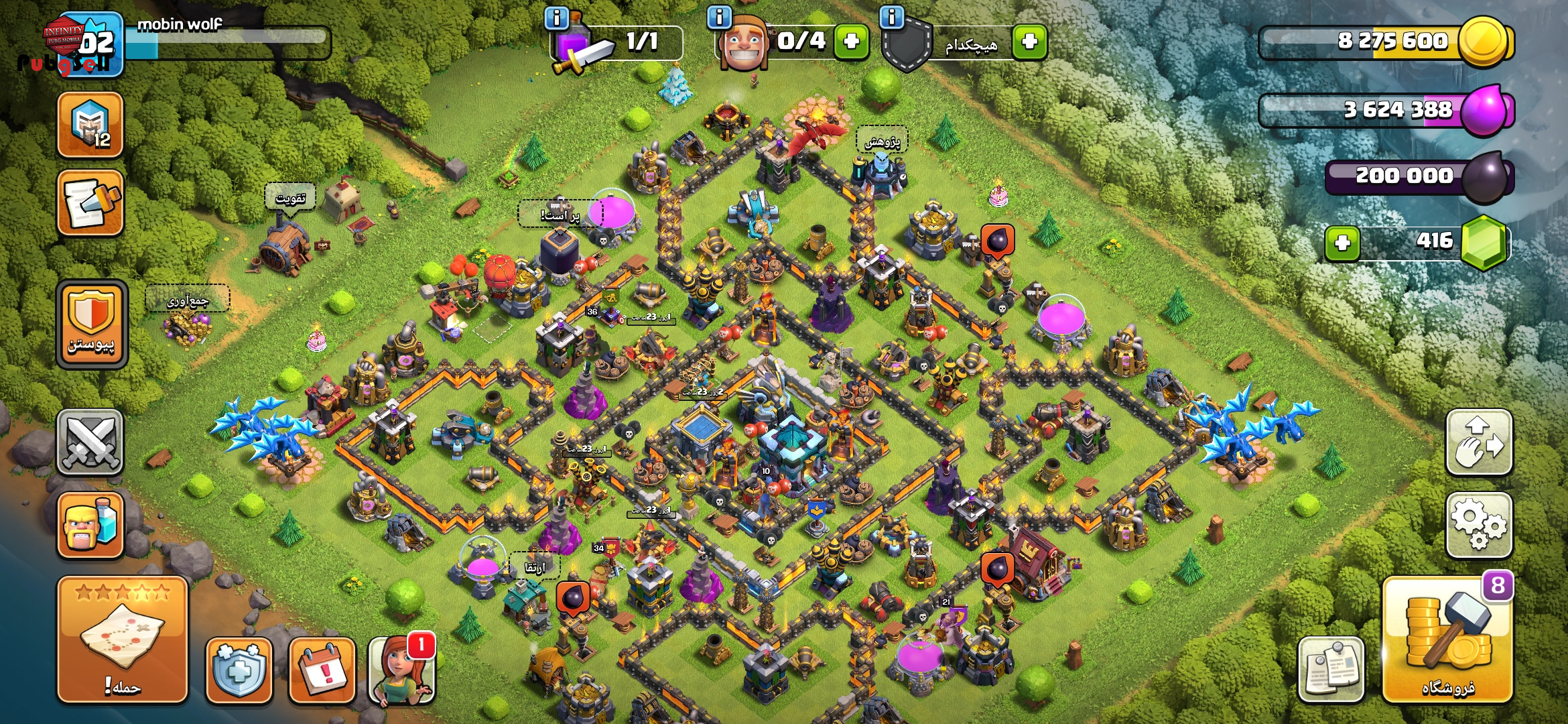Open the crossed swords battle log
Image resolution: width=1568 pixels, height=724 pixels.
point(90,442)
